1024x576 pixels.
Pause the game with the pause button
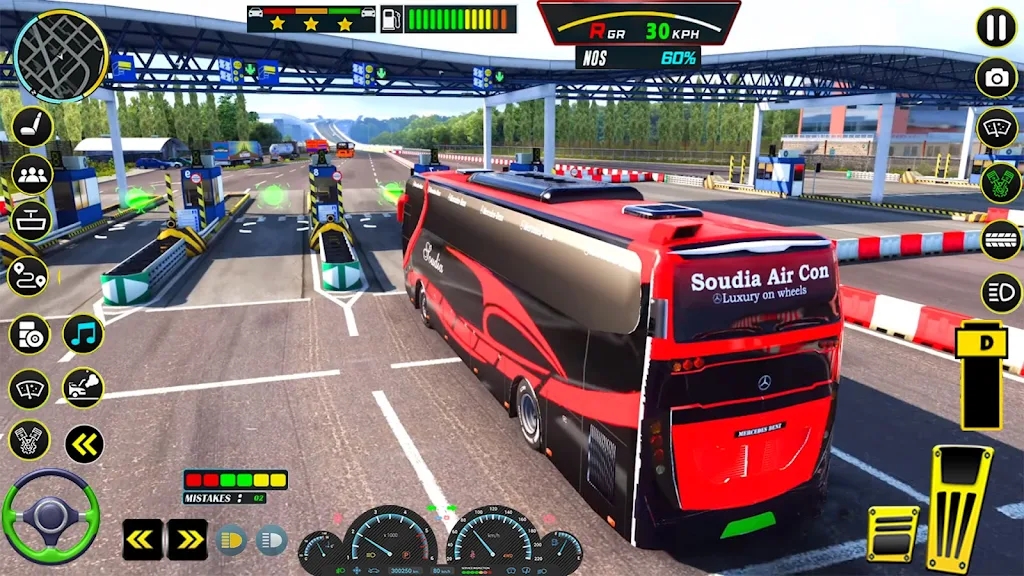996,27
